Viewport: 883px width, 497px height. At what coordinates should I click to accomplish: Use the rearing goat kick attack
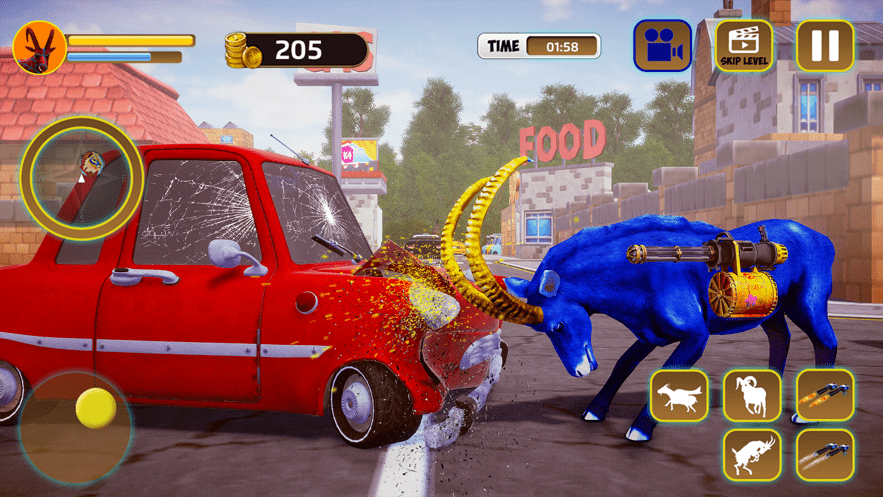coord(752,455)
